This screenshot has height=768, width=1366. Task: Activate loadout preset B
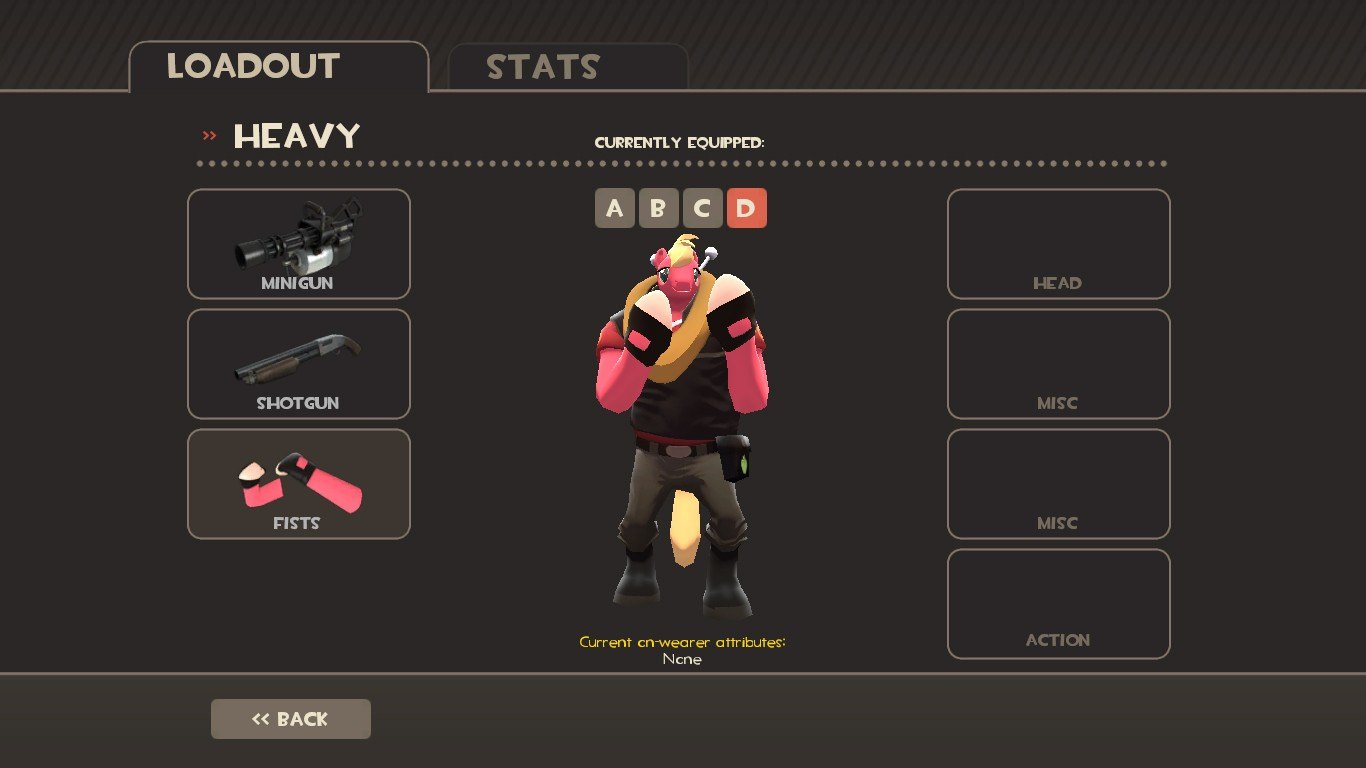pyautogui.click(x=658, y=208)
